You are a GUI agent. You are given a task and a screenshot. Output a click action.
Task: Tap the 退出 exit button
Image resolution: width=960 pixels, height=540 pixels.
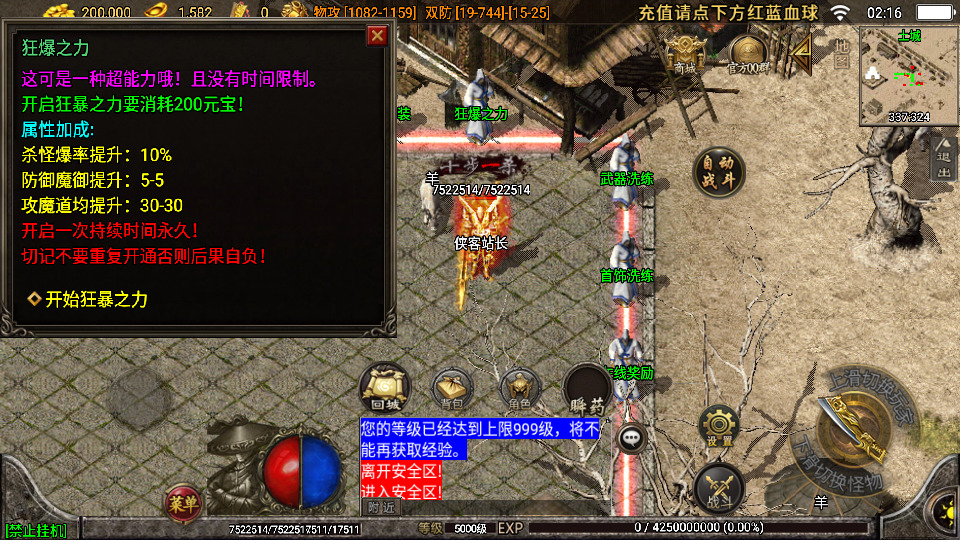(x=943, y=158)
